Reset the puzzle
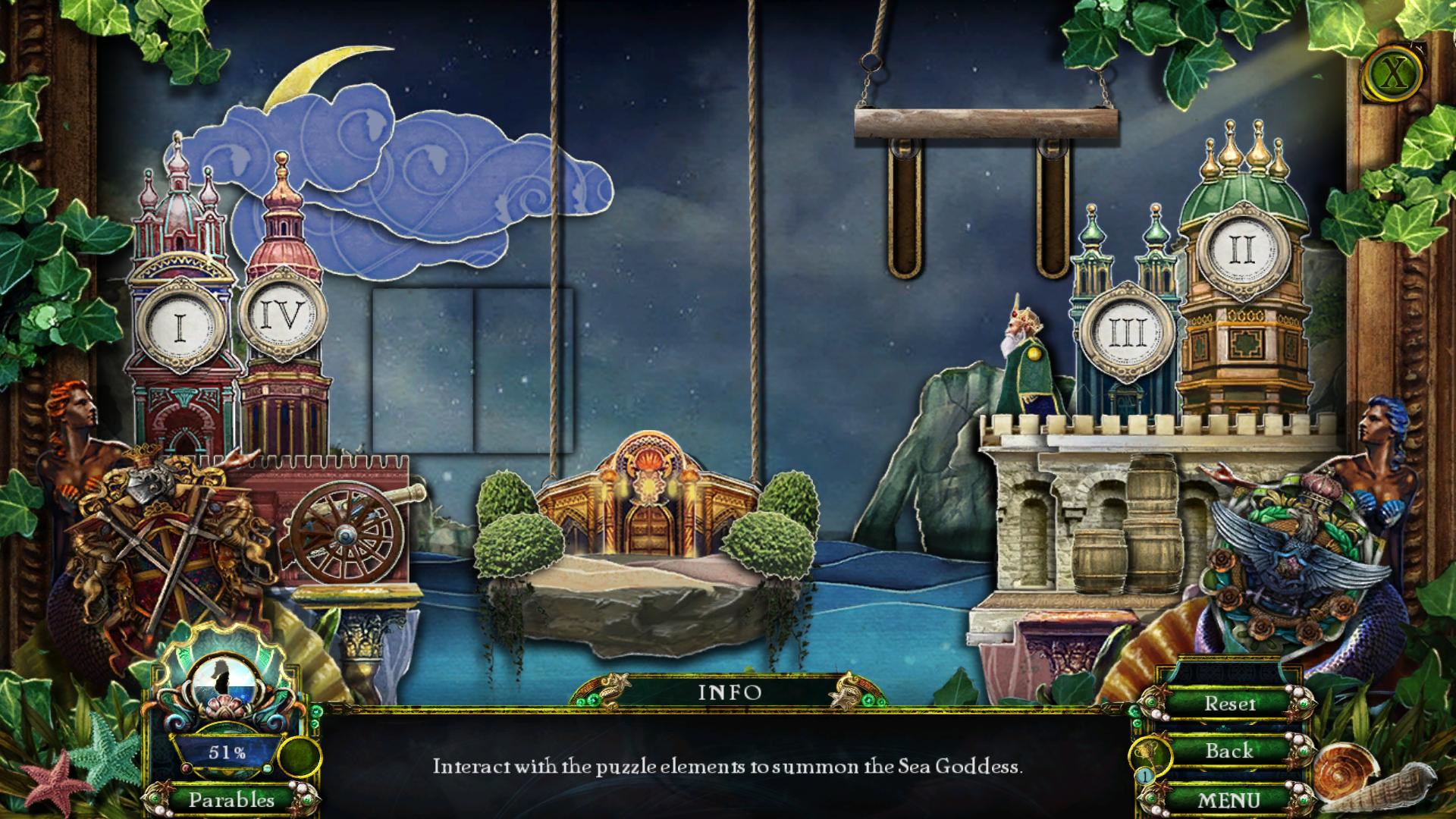1456x819 pixels. [x=1229, y=704]
